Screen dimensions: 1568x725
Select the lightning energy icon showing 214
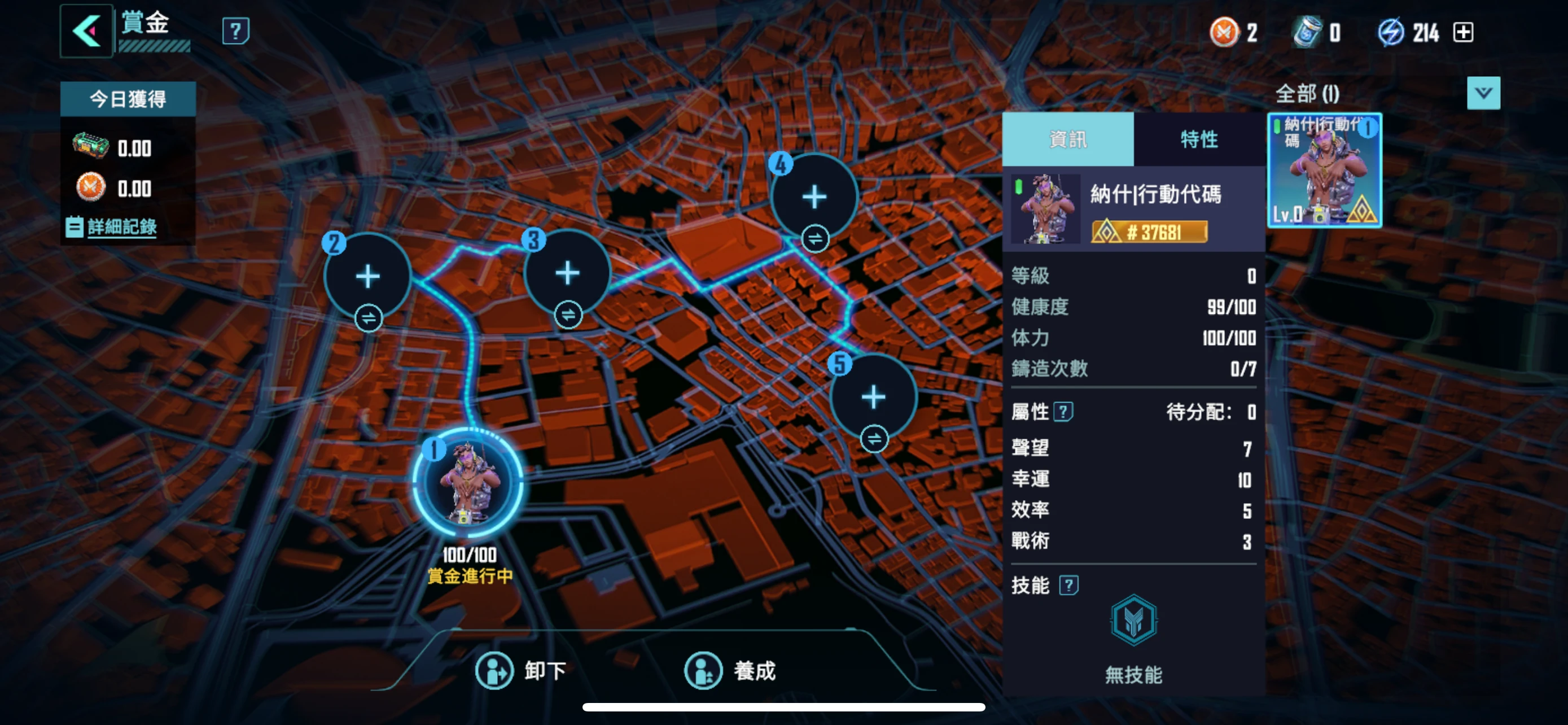(x=1394, y=32)
